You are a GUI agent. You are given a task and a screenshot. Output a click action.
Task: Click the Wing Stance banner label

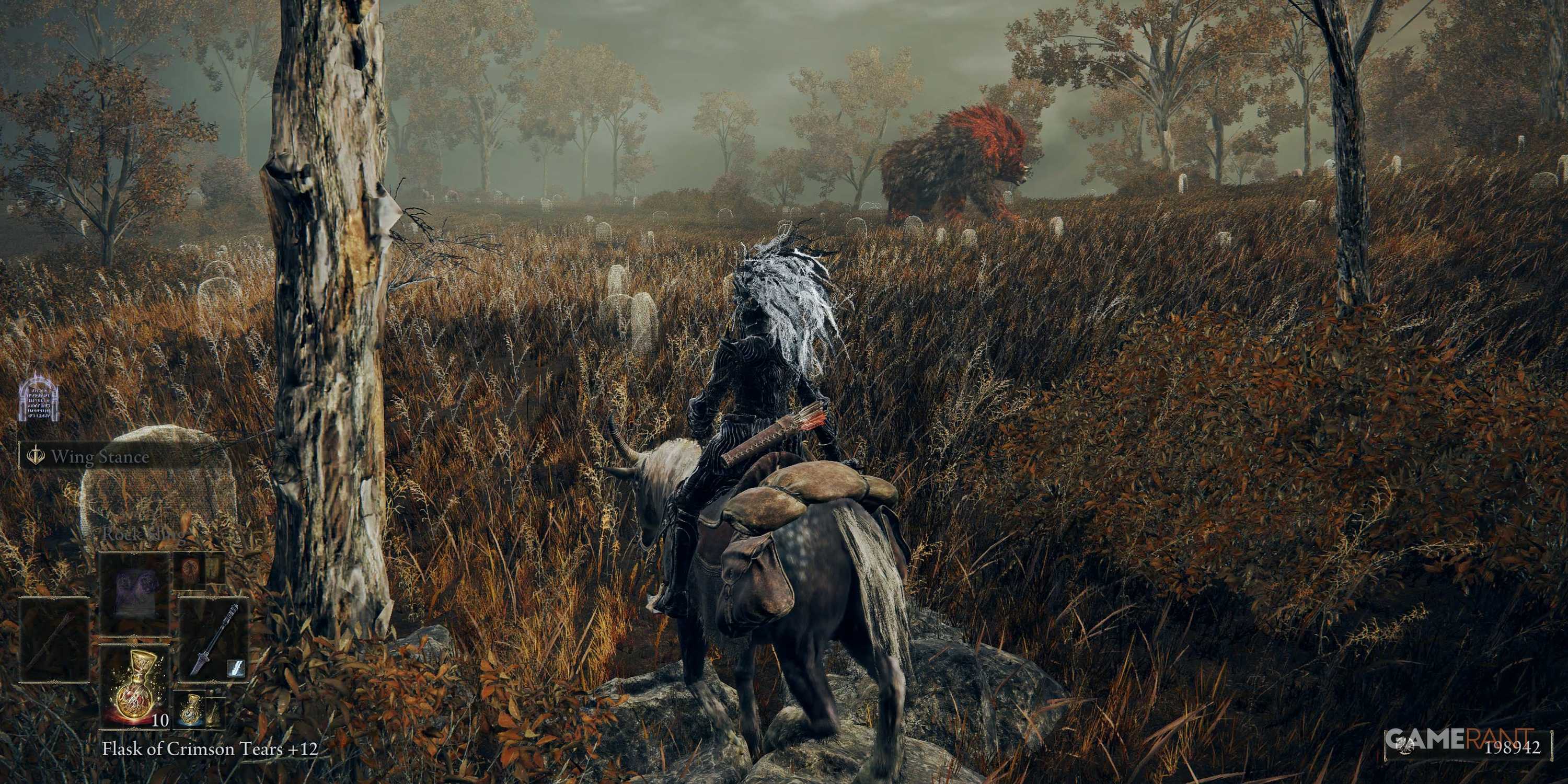pyautogui.click(x=101, y=456)
